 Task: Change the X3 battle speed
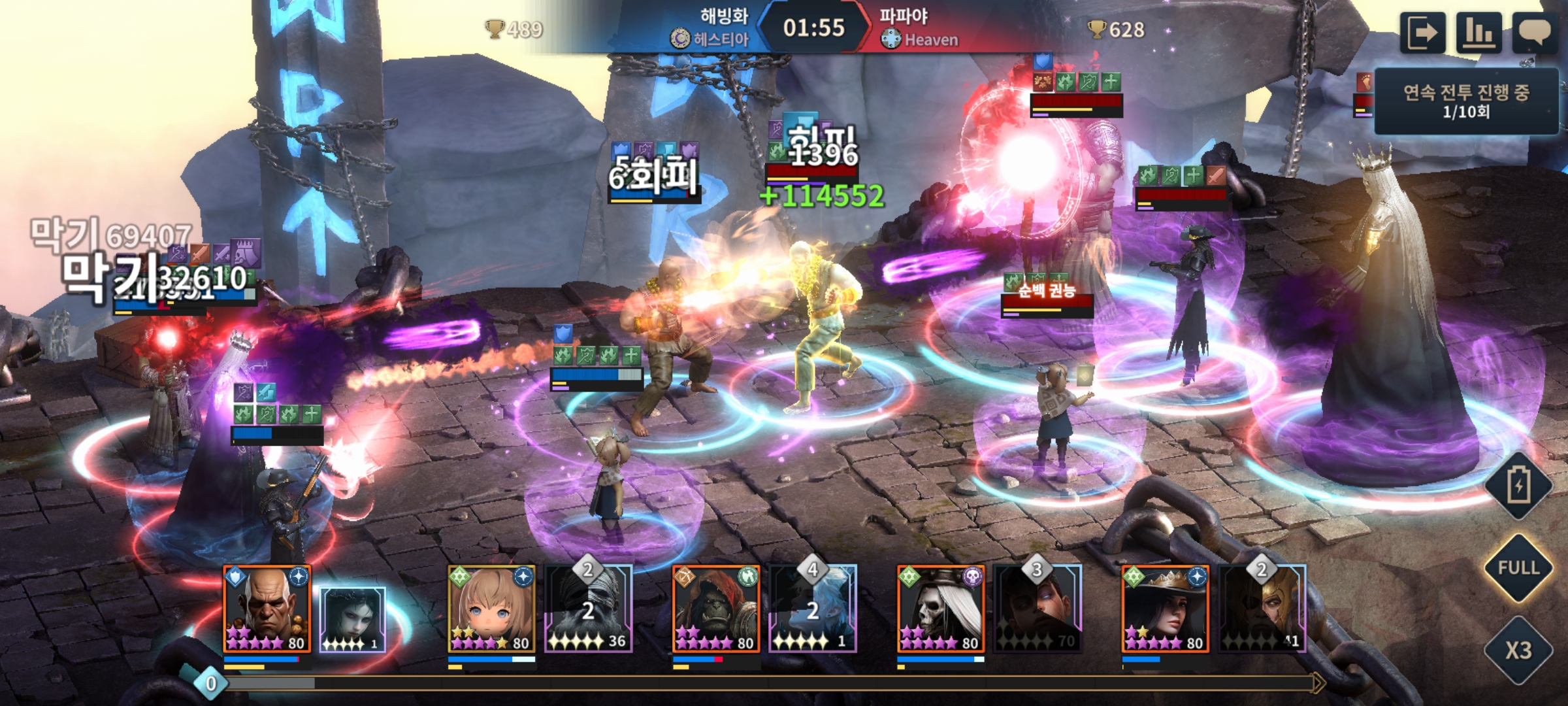click(x=1518, y=650)
